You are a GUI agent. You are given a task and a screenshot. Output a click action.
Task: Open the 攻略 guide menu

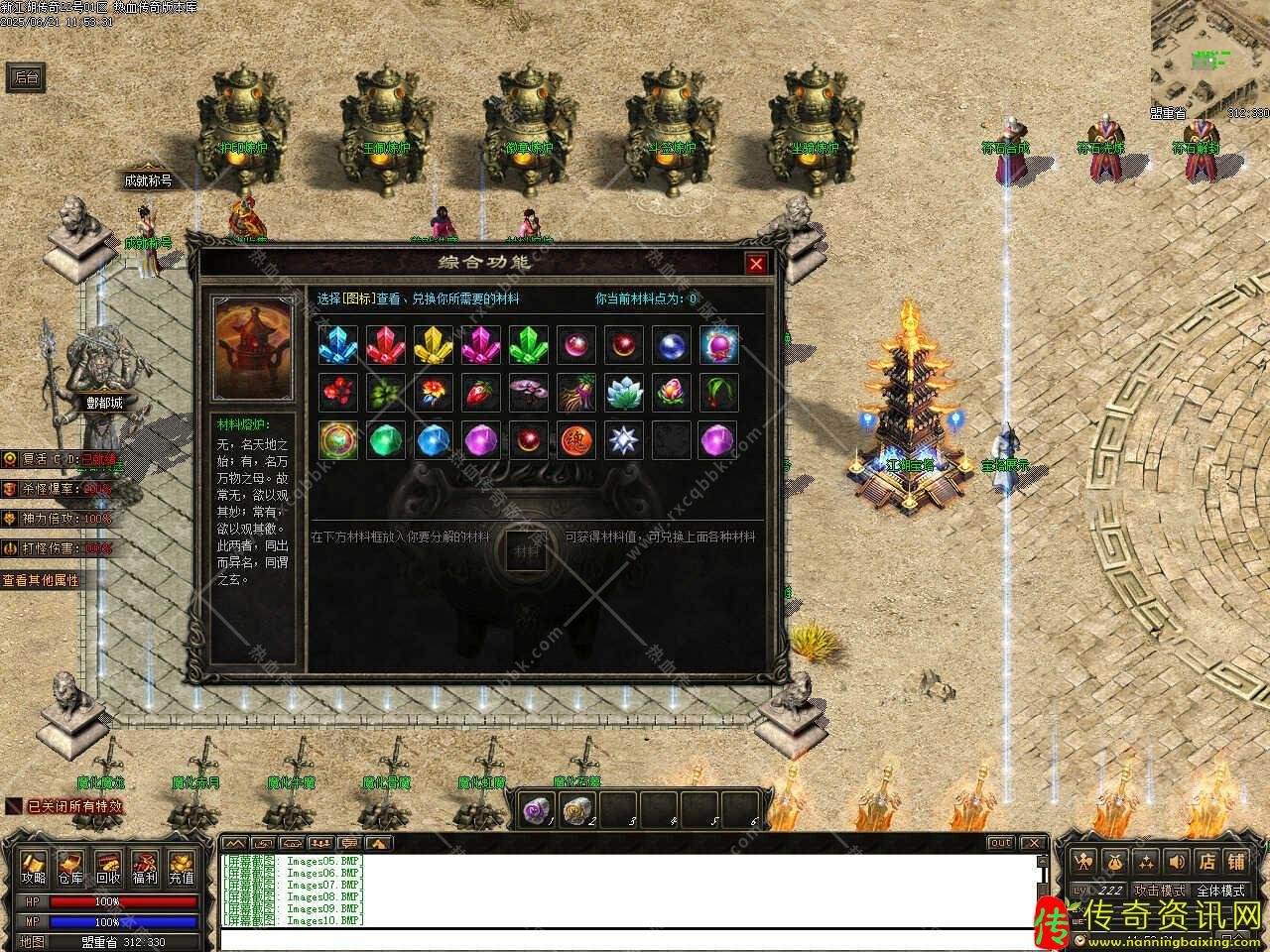click(34, 869)
